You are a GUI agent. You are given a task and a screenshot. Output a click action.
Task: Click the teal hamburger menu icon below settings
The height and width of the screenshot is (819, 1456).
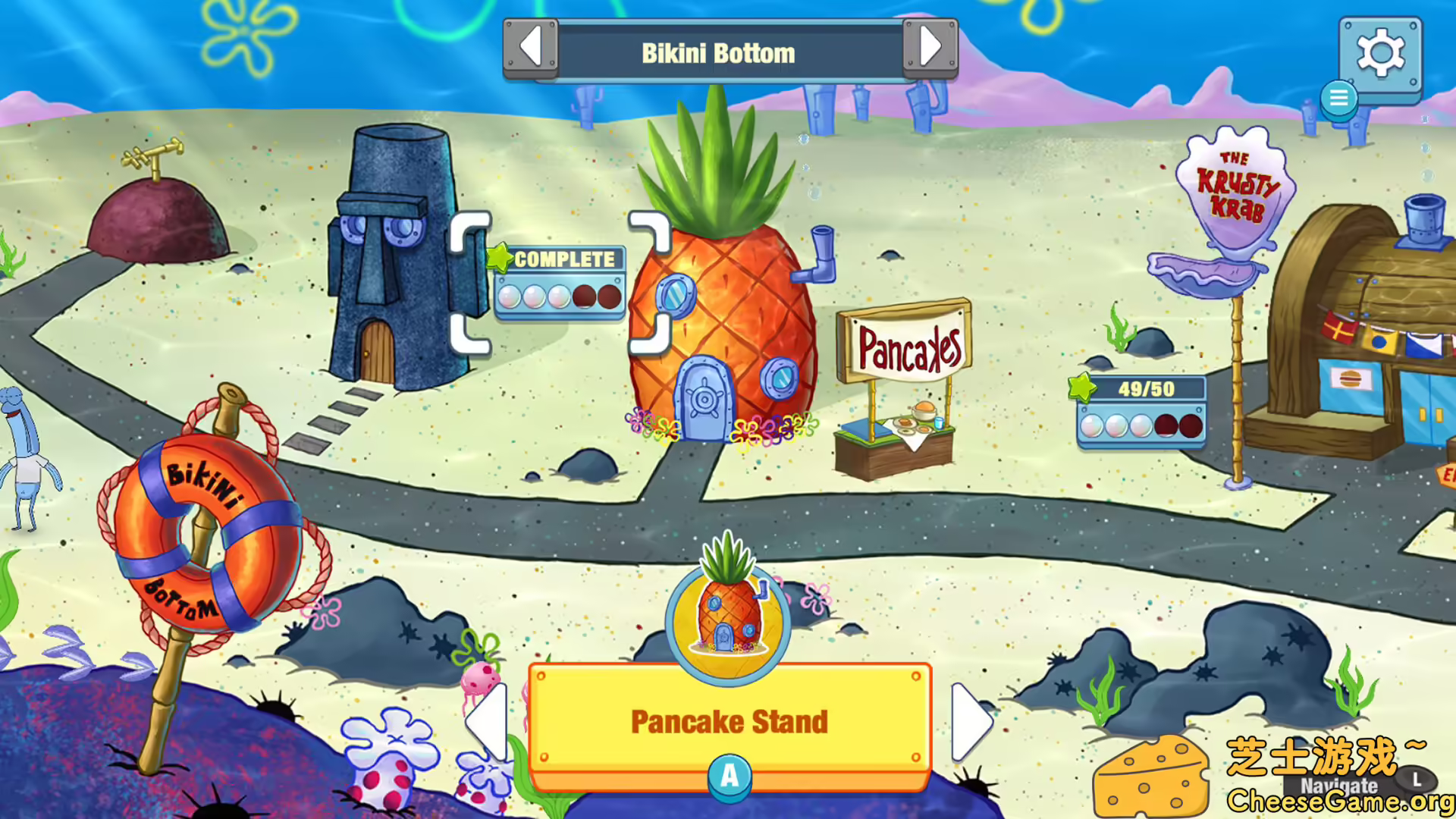[x=1339, y=97]
